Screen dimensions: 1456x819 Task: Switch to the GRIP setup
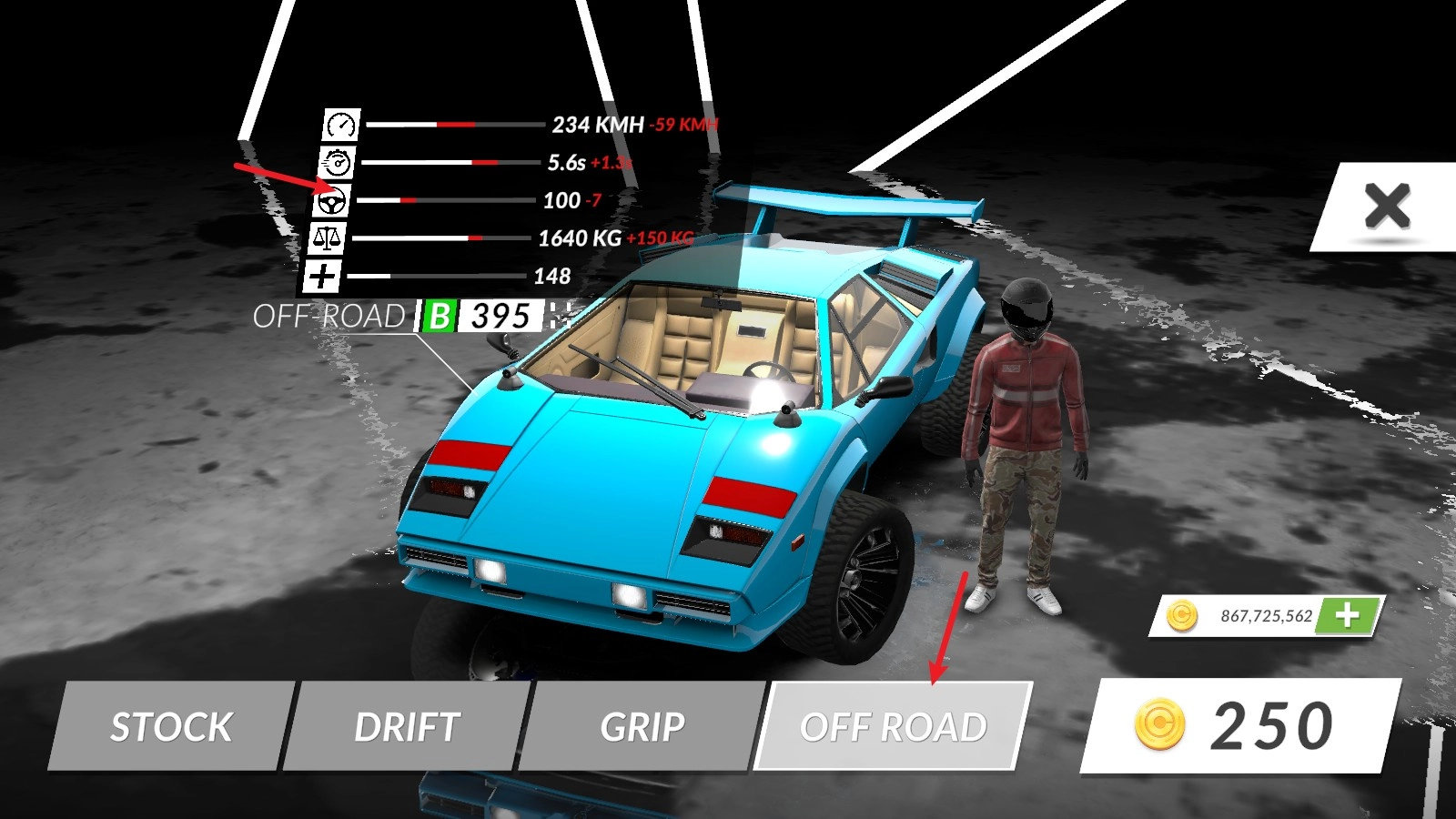click(642, 726)
